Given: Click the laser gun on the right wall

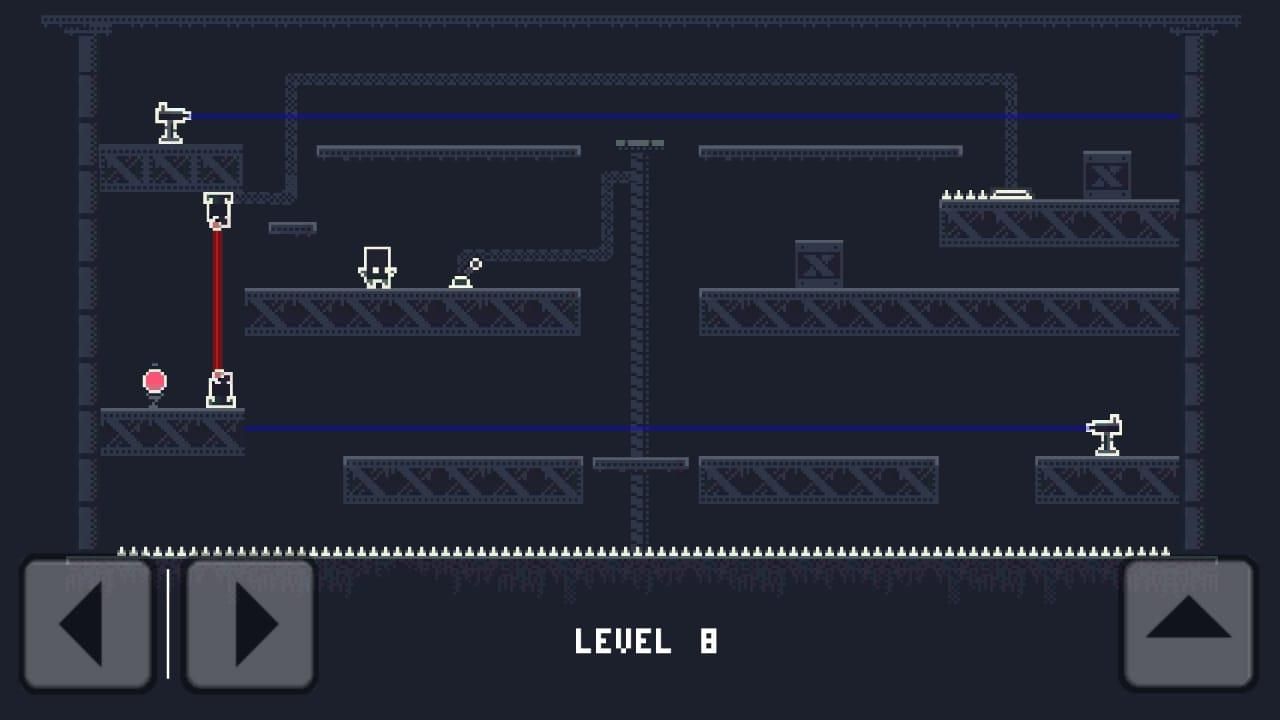Looking at the screenshot, I should click(x=1105, y=432).
